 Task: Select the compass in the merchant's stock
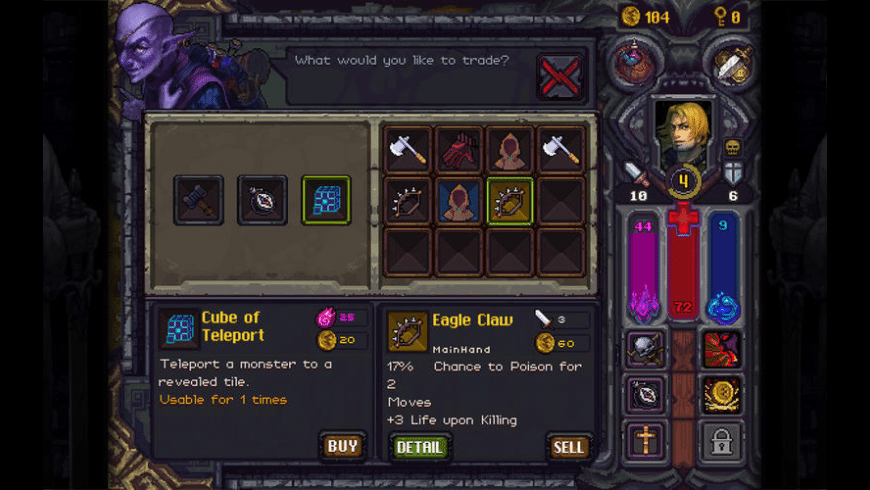(x=262, y=200)
